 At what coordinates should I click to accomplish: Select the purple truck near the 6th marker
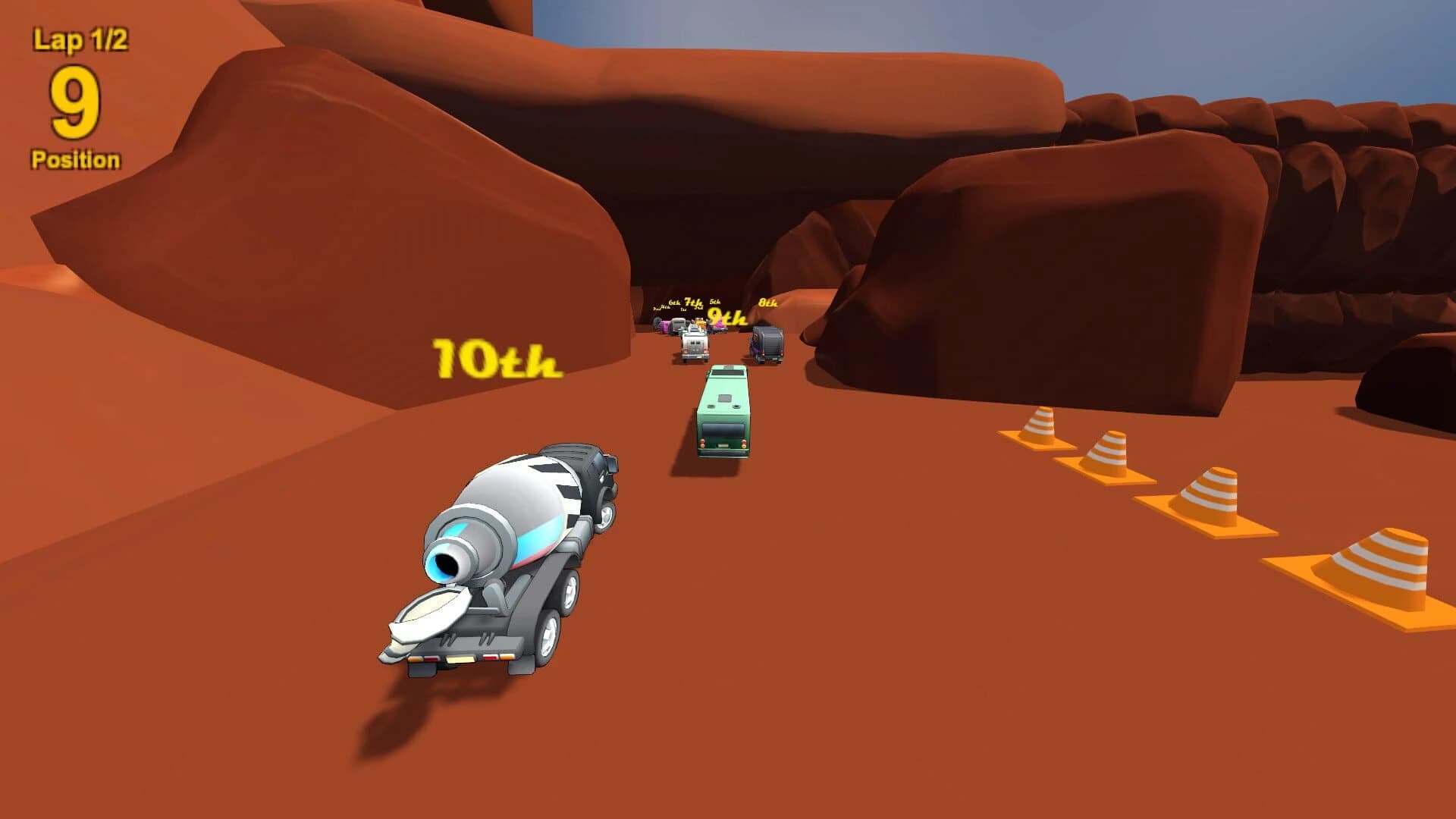point(665,328)
